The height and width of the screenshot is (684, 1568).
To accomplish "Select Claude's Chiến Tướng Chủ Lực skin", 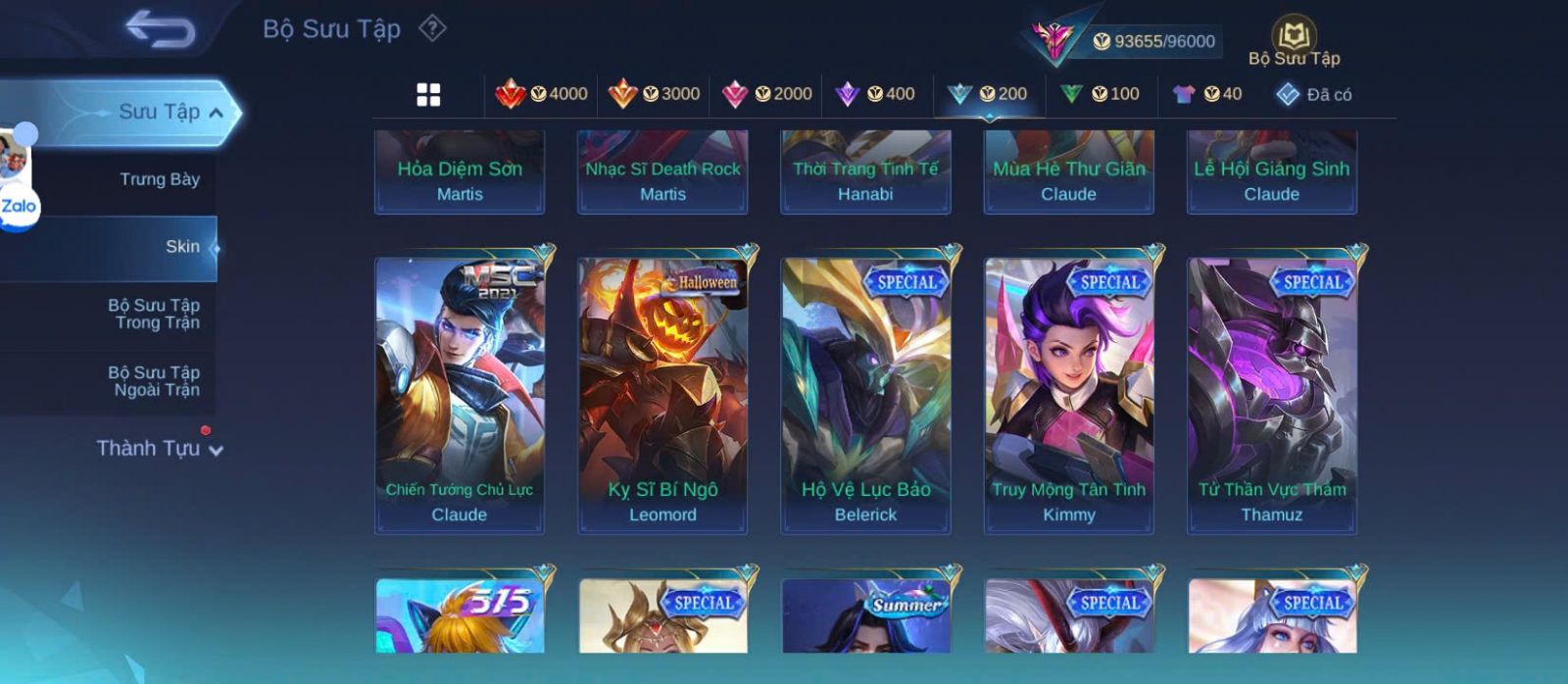I will (460, 392).
